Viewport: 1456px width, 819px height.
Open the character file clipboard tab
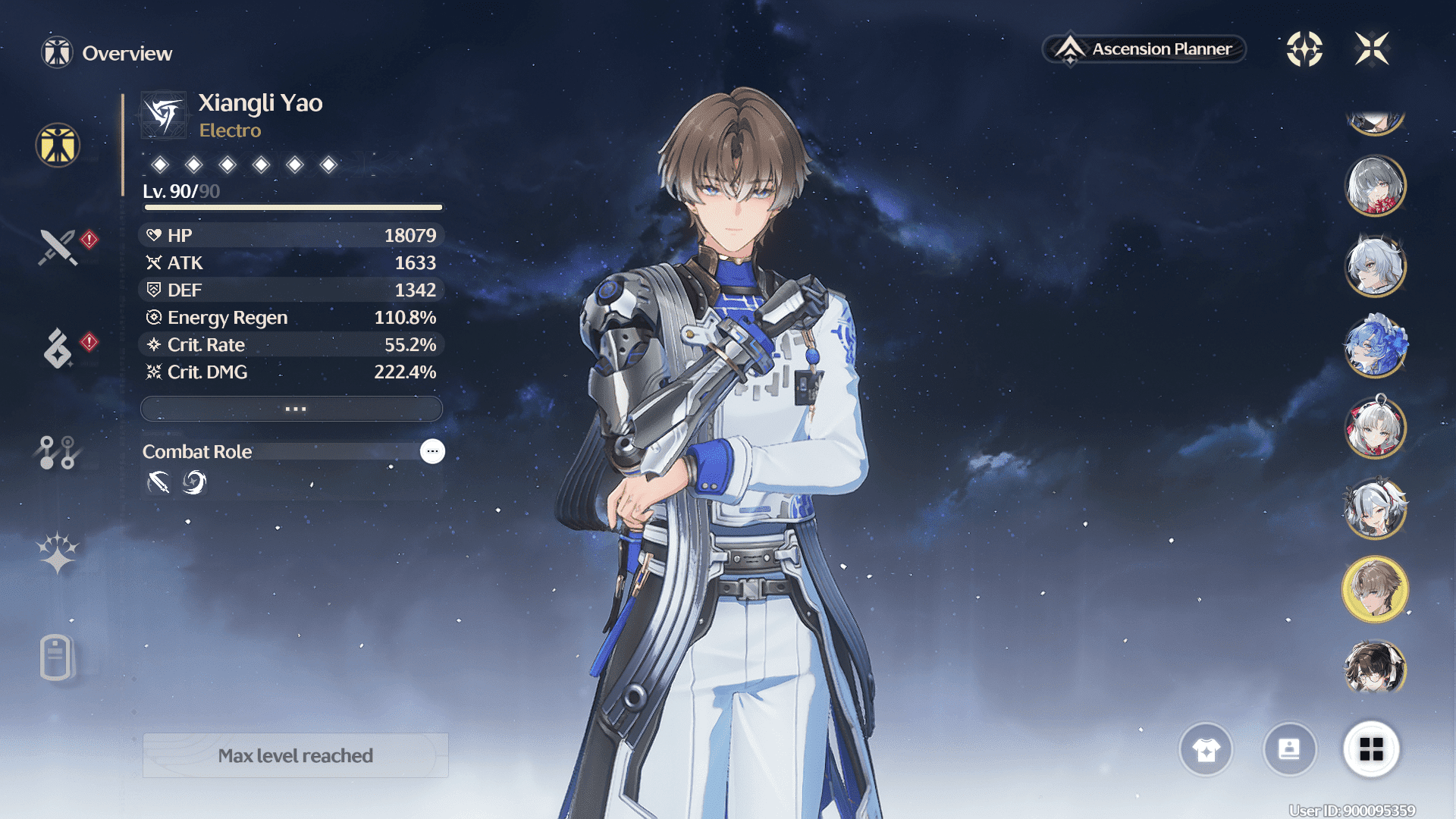click(56, 657)
